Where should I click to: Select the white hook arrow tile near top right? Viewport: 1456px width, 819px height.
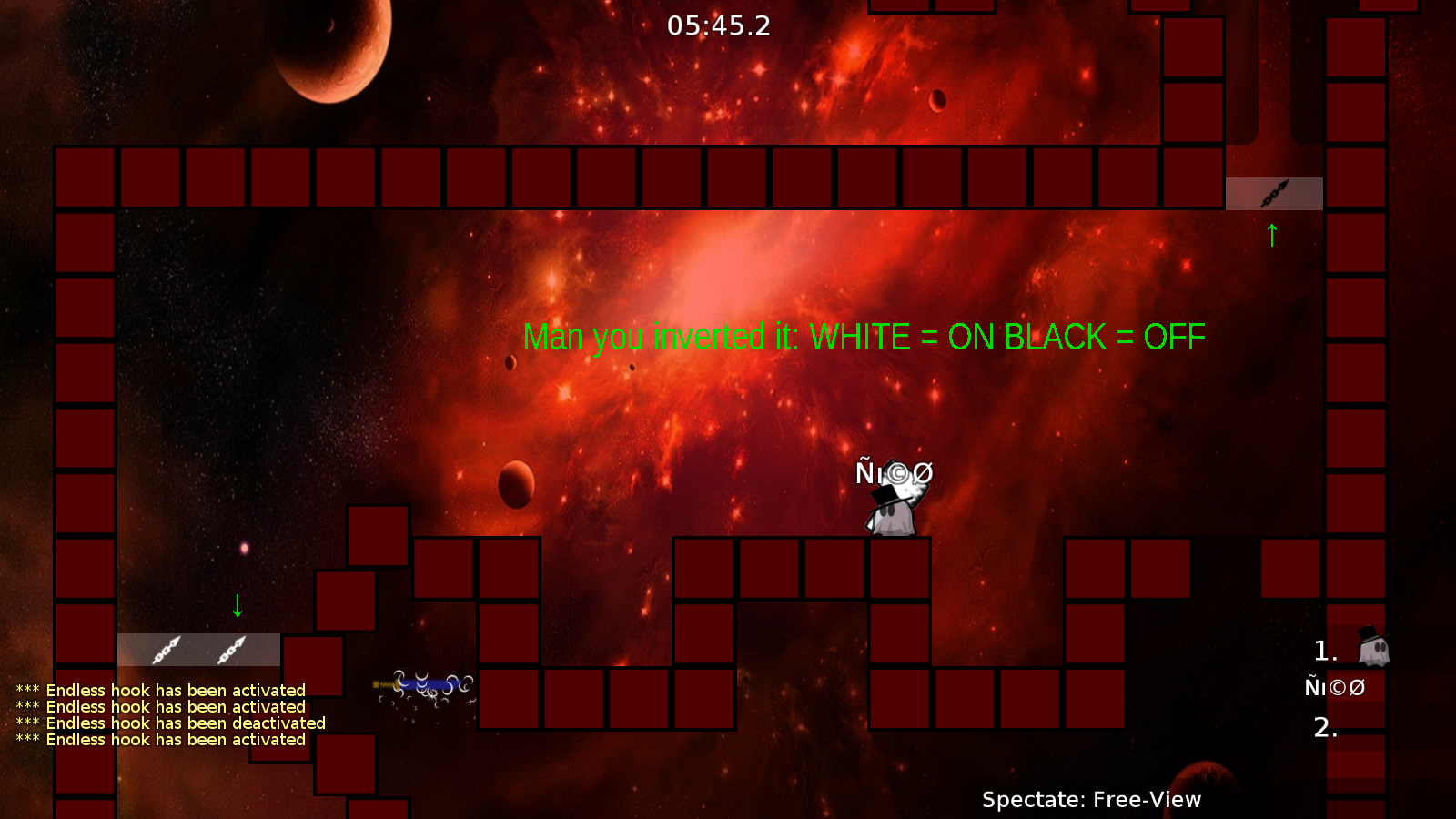[1274, 191]
